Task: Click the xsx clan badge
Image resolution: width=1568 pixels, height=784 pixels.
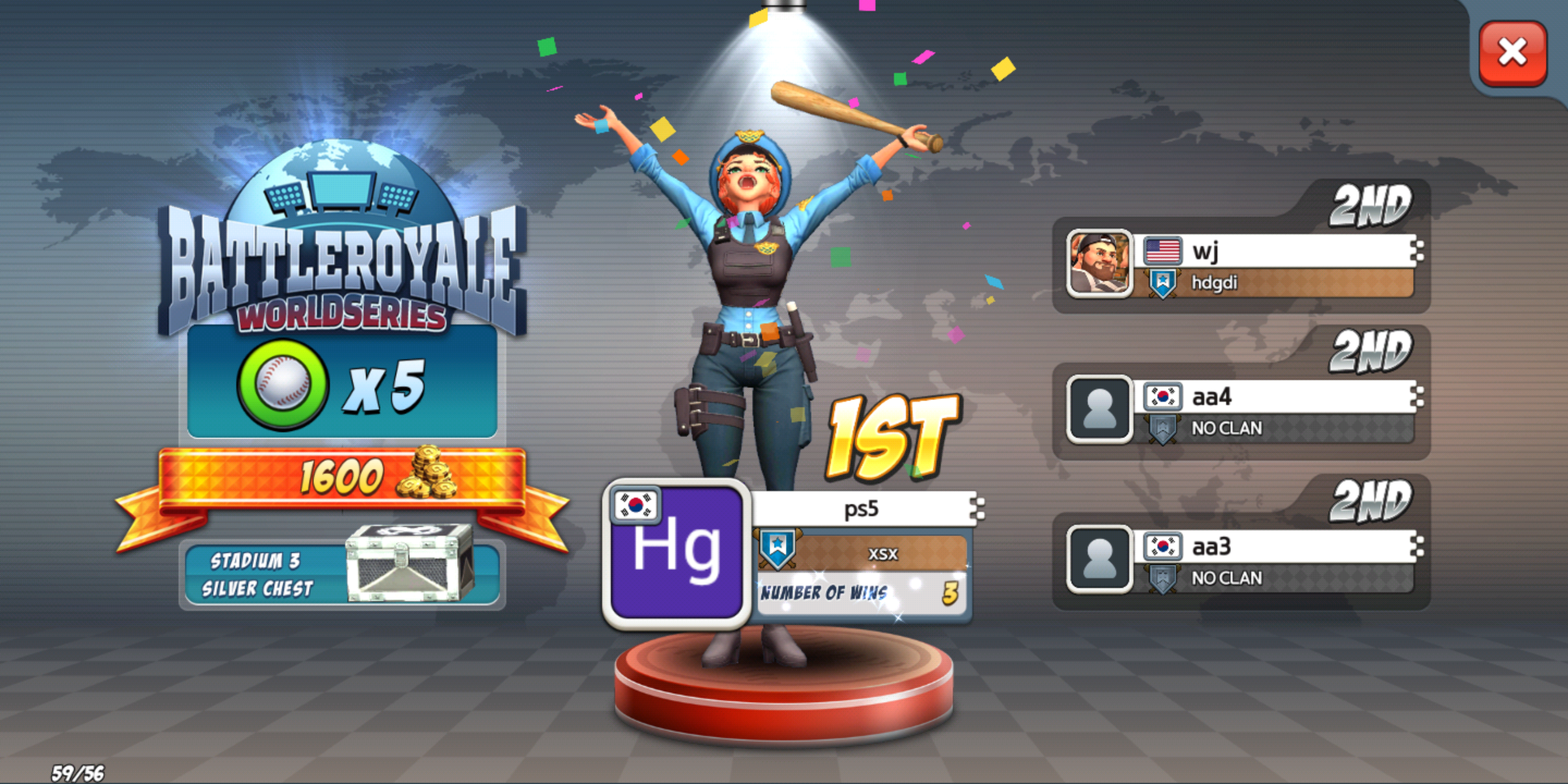Action: (777, 548)
